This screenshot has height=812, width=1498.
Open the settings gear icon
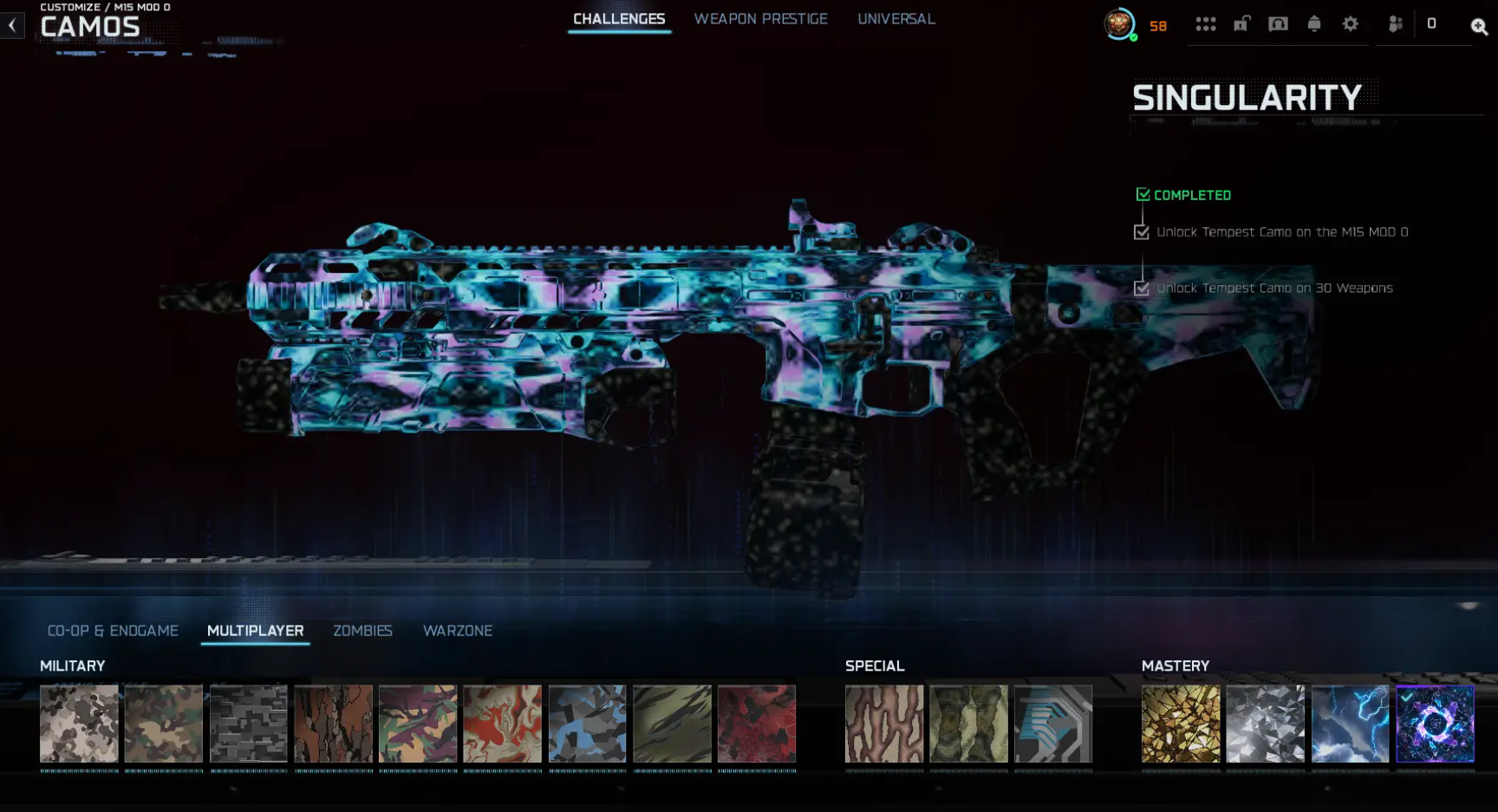tap(1349, 23)
